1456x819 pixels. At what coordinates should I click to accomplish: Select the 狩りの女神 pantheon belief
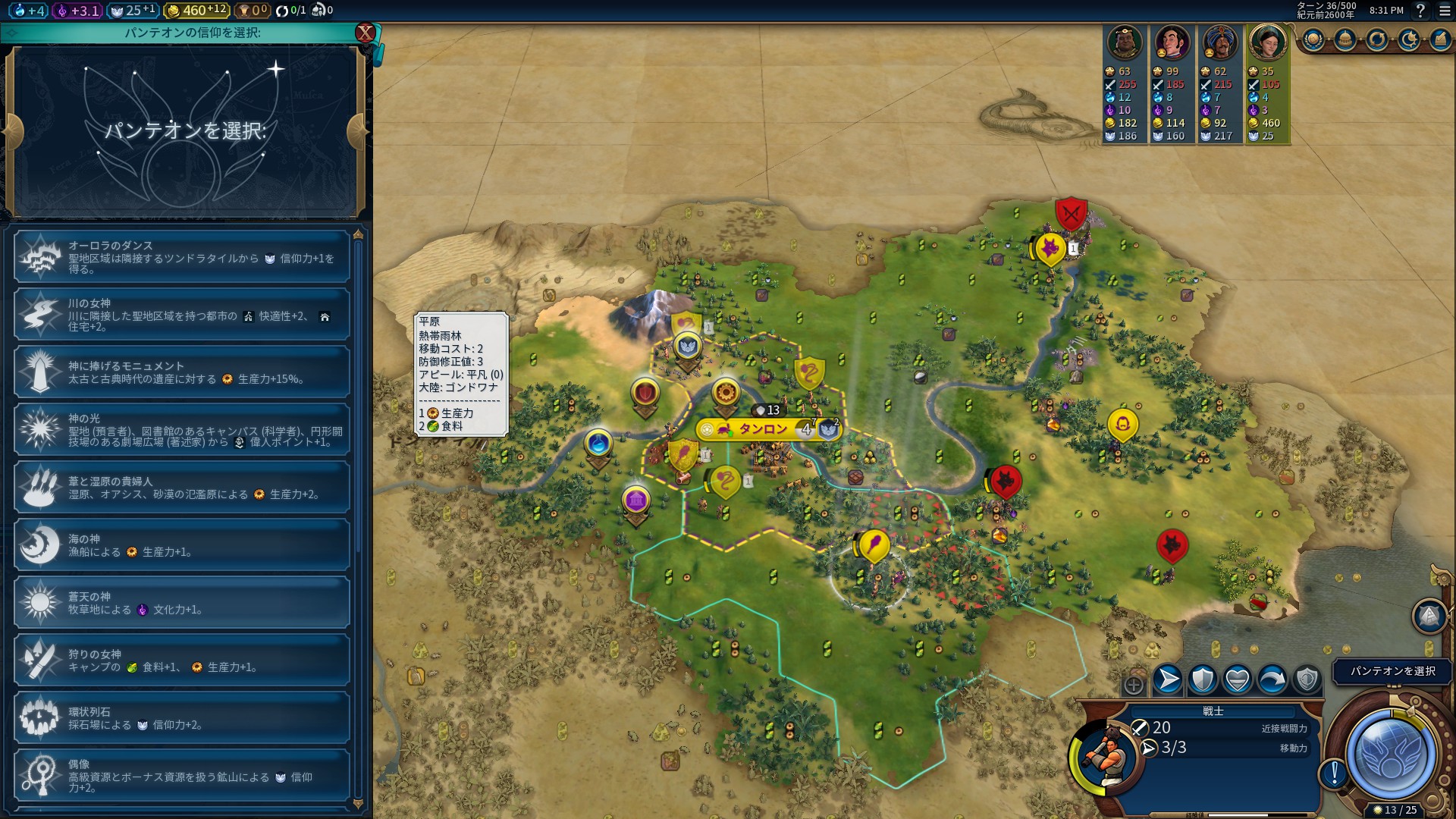[x=182, y=661]
